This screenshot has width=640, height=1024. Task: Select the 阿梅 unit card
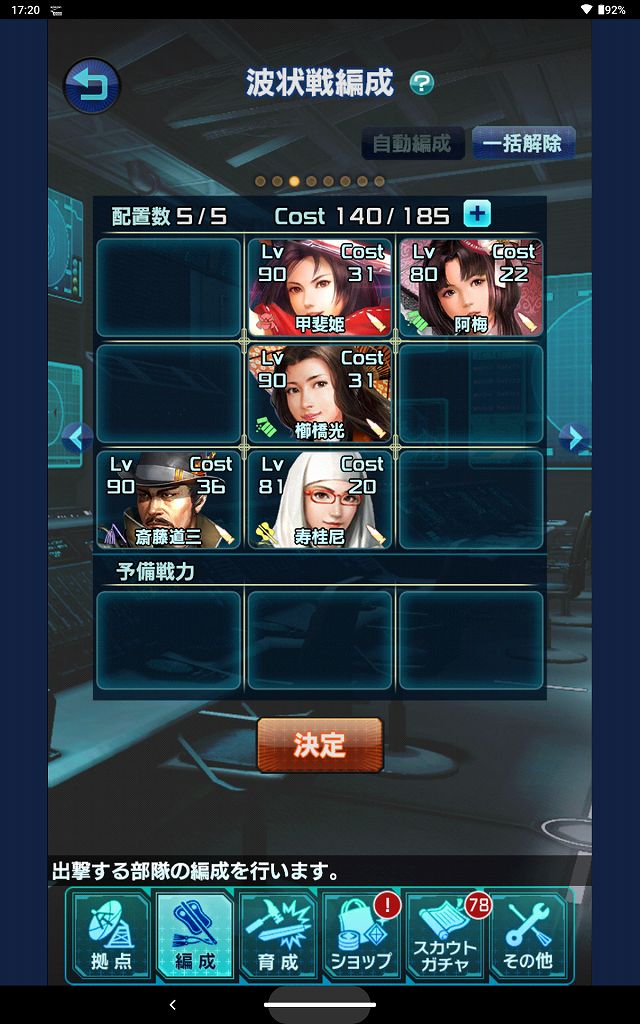[x=471, y=286]
